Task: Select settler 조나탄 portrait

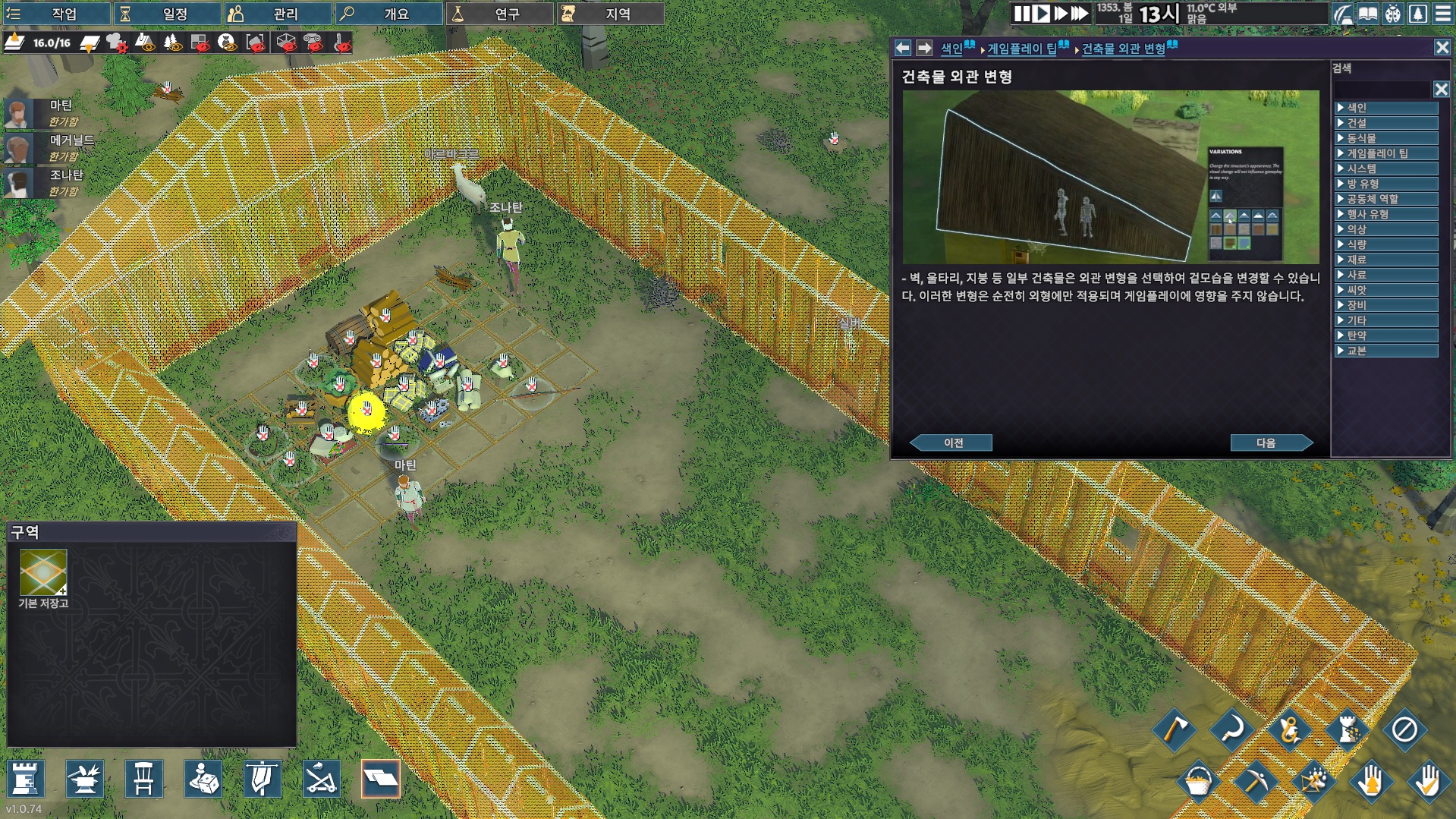Action: tap(18, 183)
